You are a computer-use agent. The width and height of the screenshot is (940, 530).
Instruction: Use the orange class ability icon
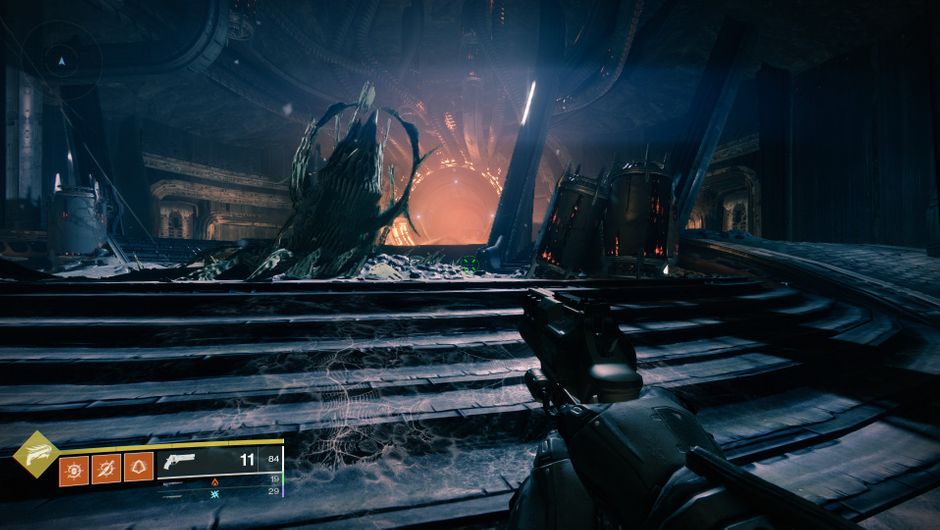coord(138,467)
